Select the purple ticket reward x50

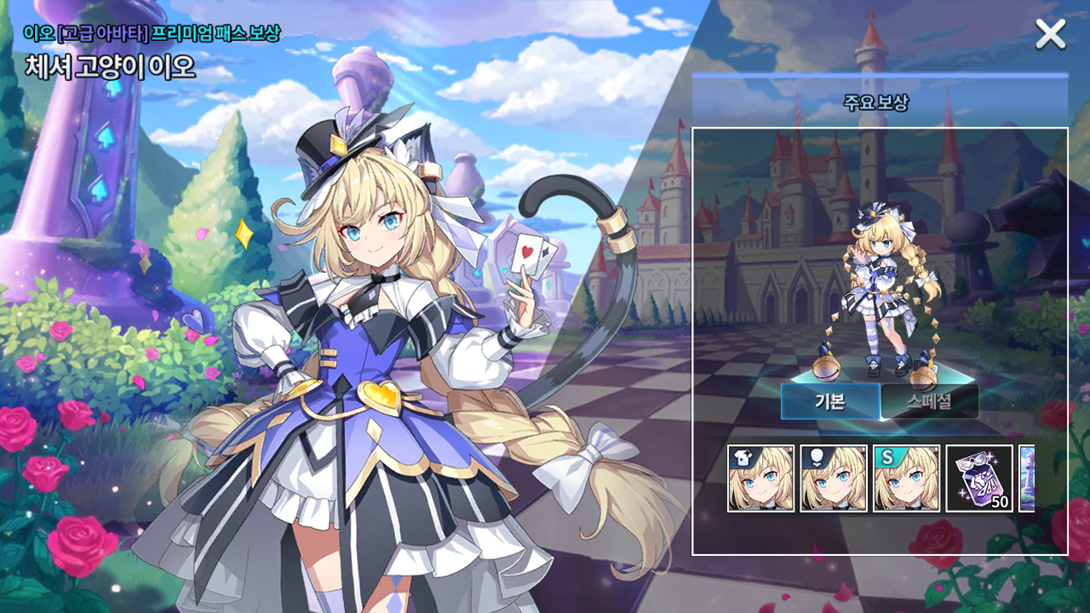pyautogui.click(x=979, y=479)
